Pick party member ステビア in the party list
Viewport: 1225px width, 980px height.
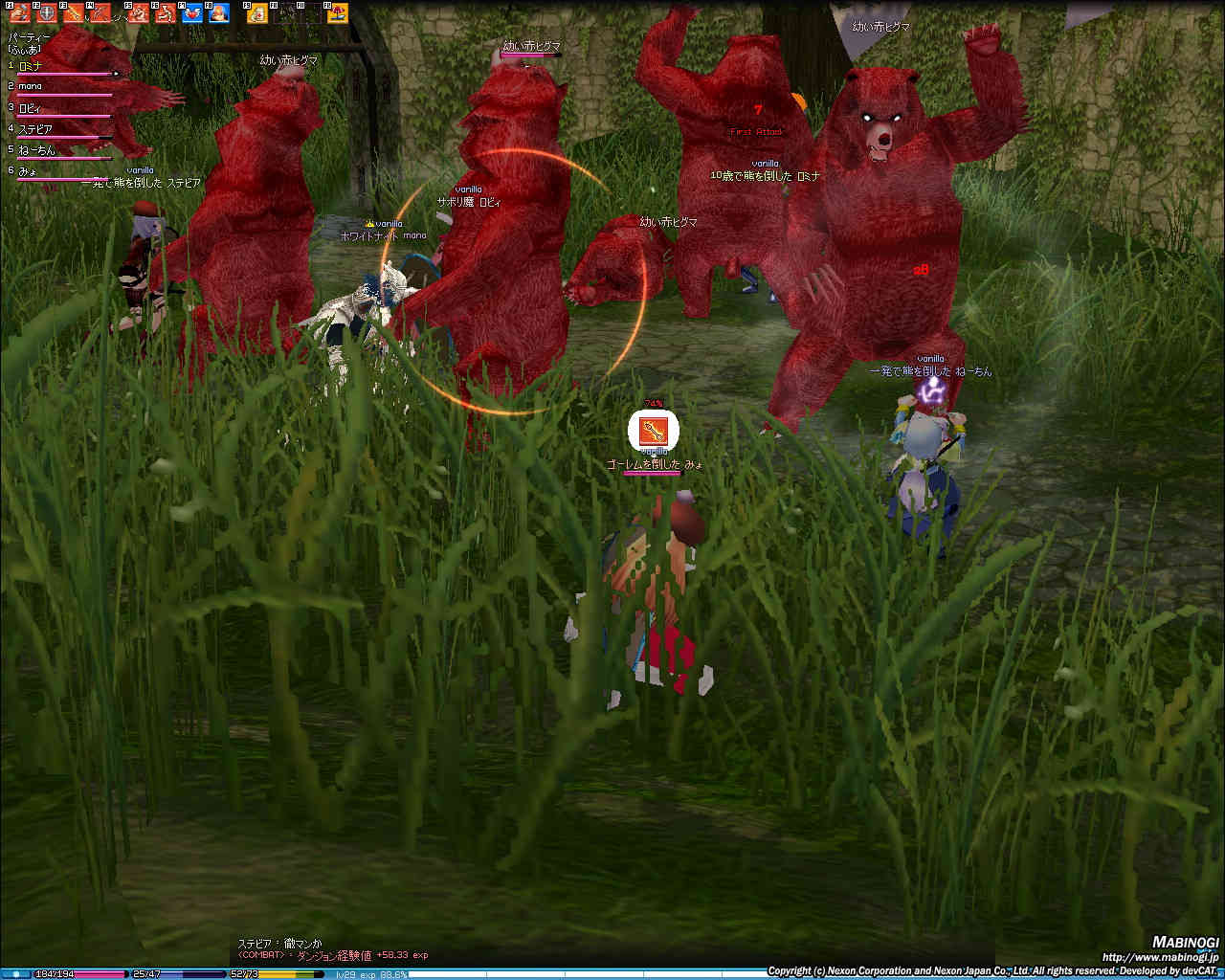(x=35, y=129)
